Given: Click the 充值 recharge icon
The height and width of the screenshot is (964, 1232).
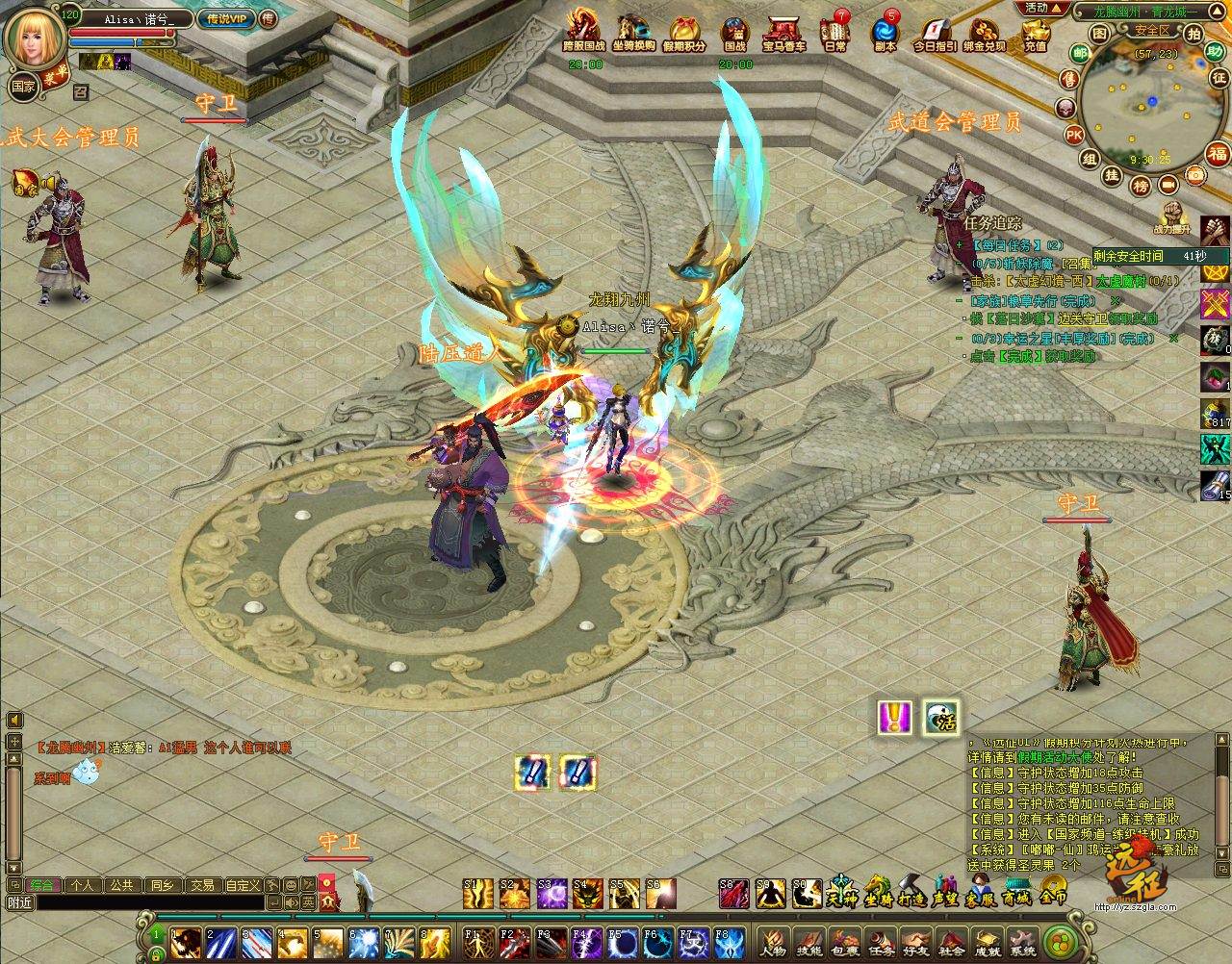Looking at the screenshot, I should point(1036,35).
